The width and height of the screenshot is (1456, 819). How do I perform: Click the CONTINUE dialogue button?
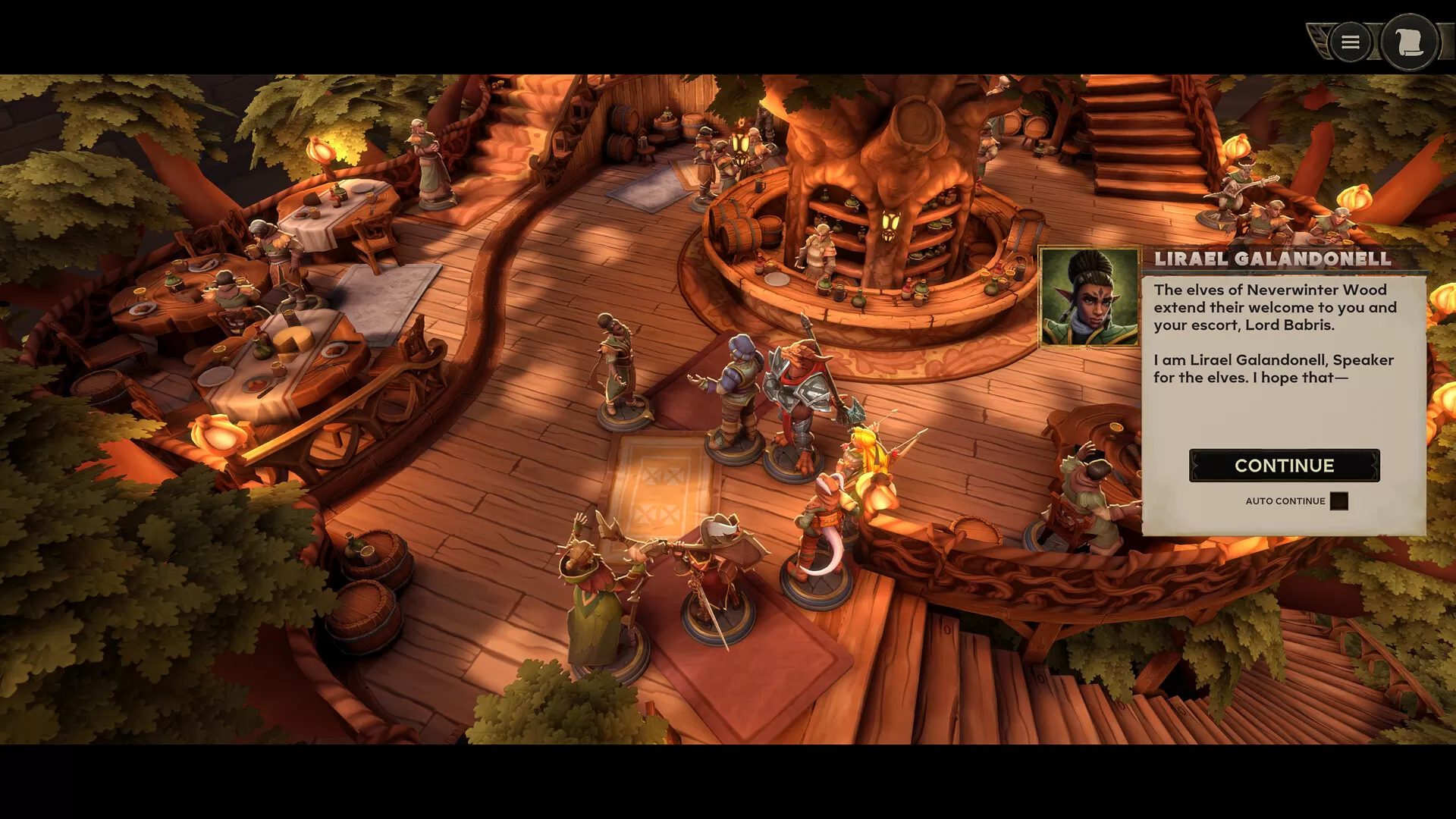[1284, 466]
